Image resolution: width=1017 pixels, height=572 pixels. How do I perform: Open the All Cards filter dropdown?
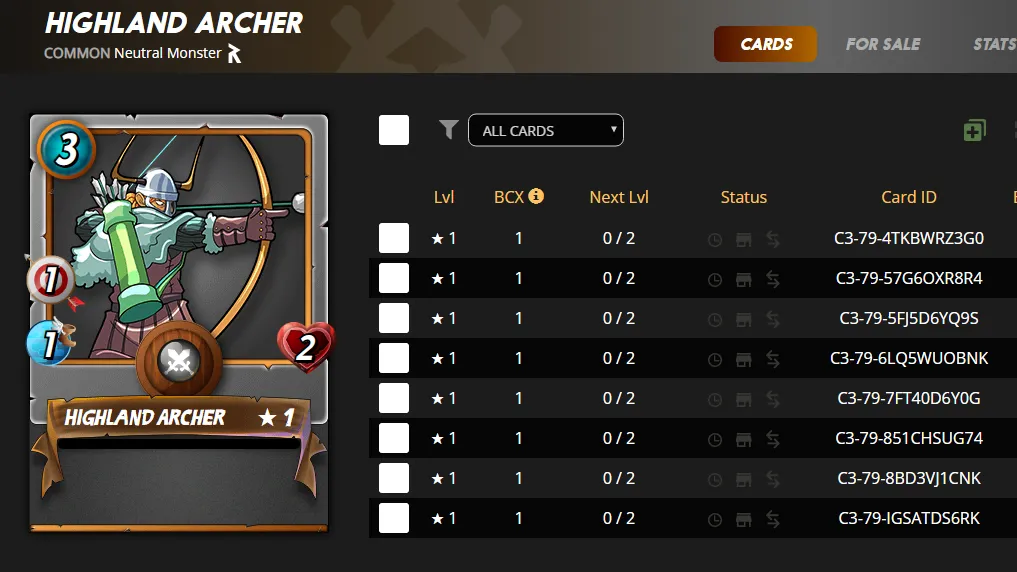pyautogui.click(x=545, y=130)
